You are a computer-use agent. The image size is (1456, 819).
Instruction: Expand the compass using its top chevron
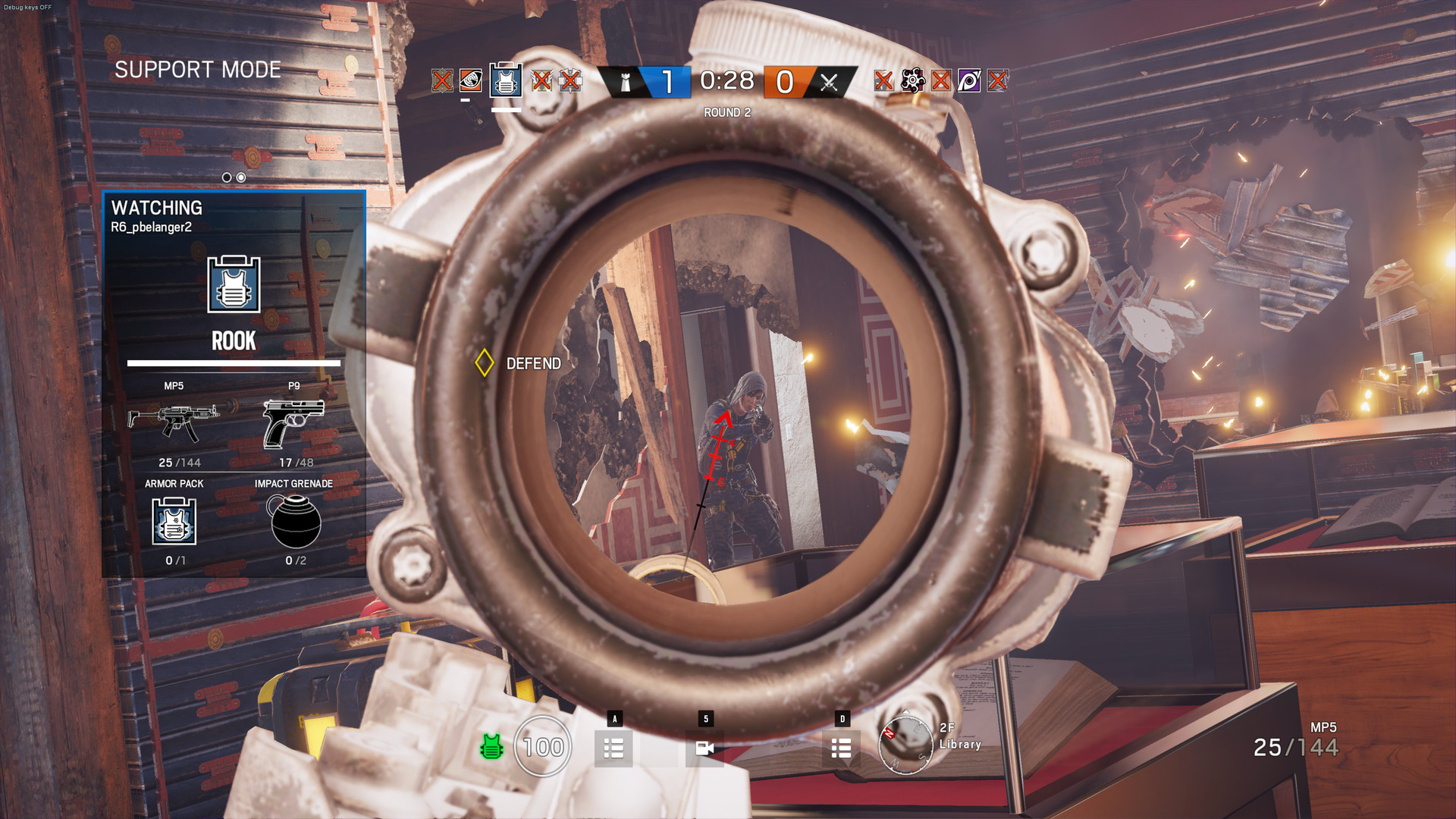click(905, 712)
